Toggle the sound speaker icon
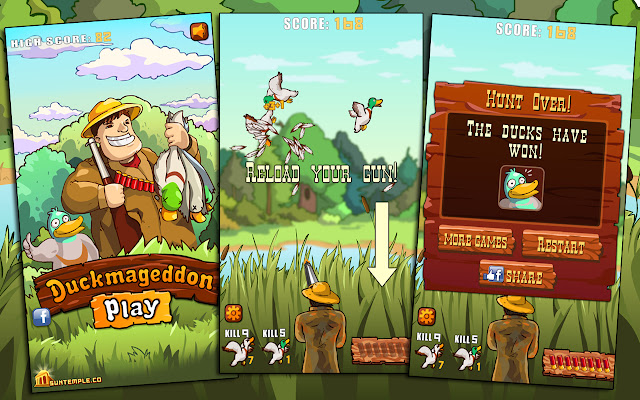The image size is (640, 400). [x=198, y=32]
